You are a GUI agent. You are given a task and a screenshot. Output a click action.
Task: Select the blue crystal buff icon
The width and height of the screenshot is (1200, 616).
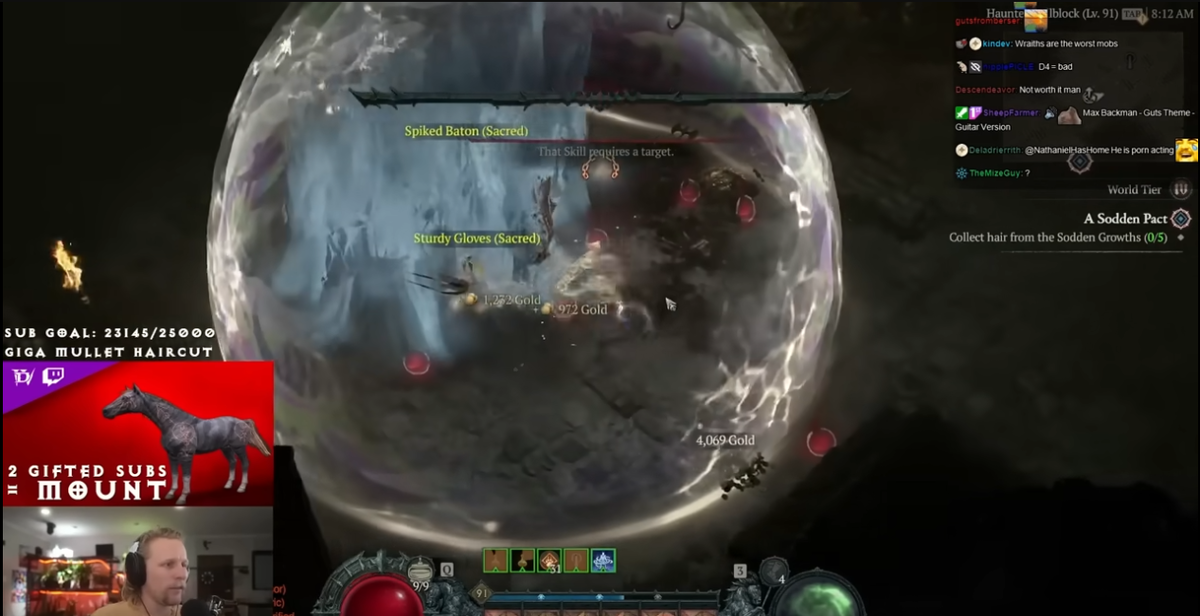point(603,561)
